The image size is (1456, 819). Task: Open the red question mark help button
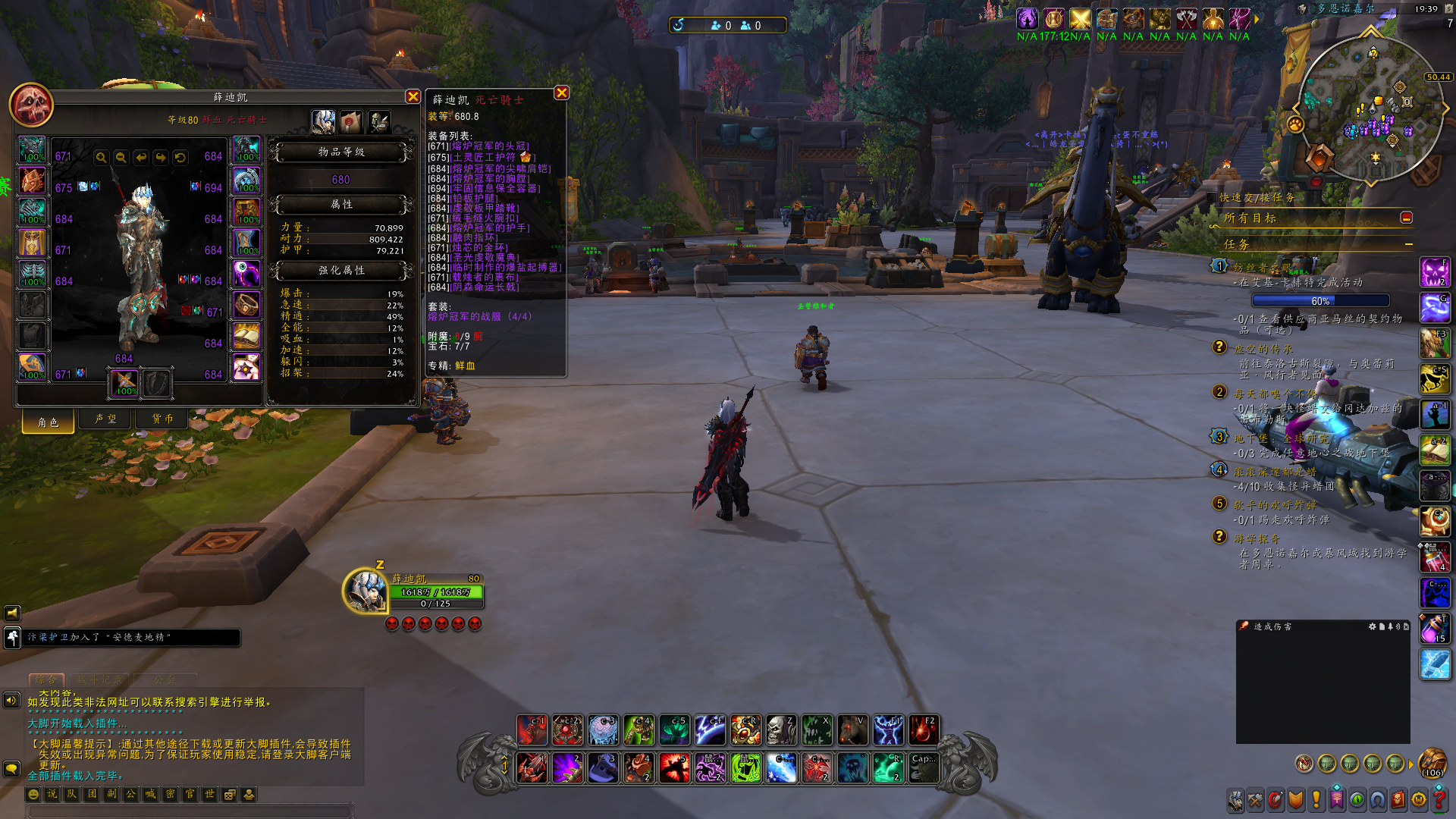tap(1439, 799)
